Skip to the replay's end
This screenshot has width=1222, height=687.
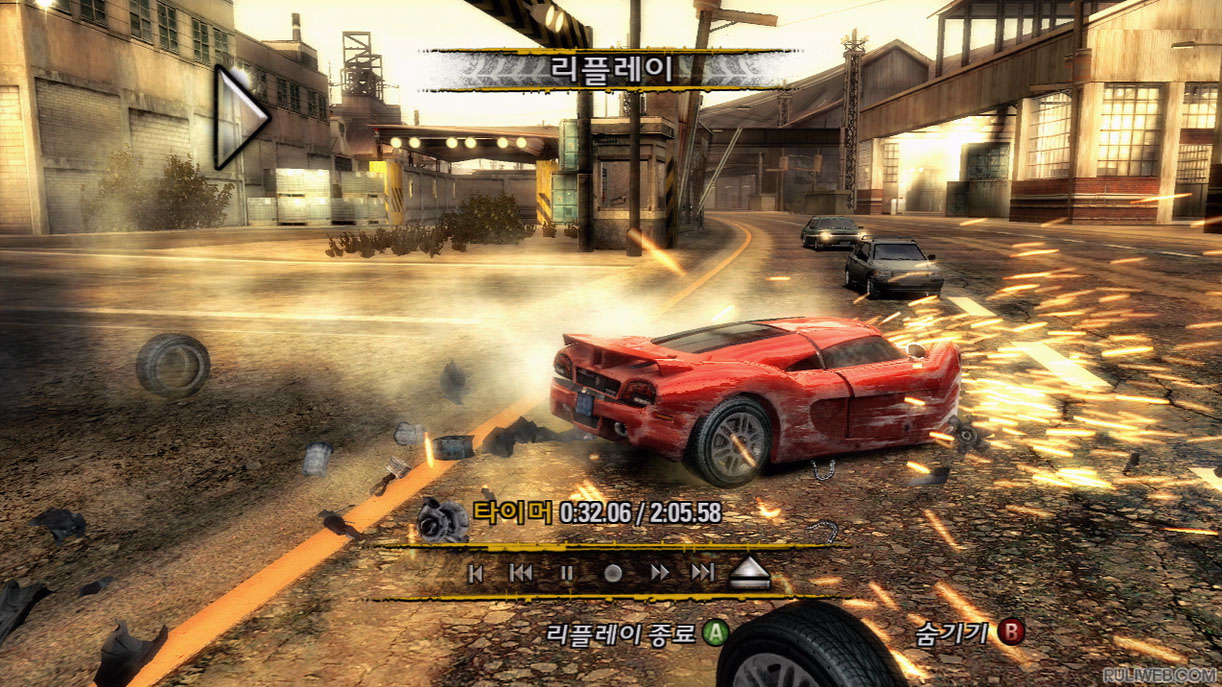703,573
